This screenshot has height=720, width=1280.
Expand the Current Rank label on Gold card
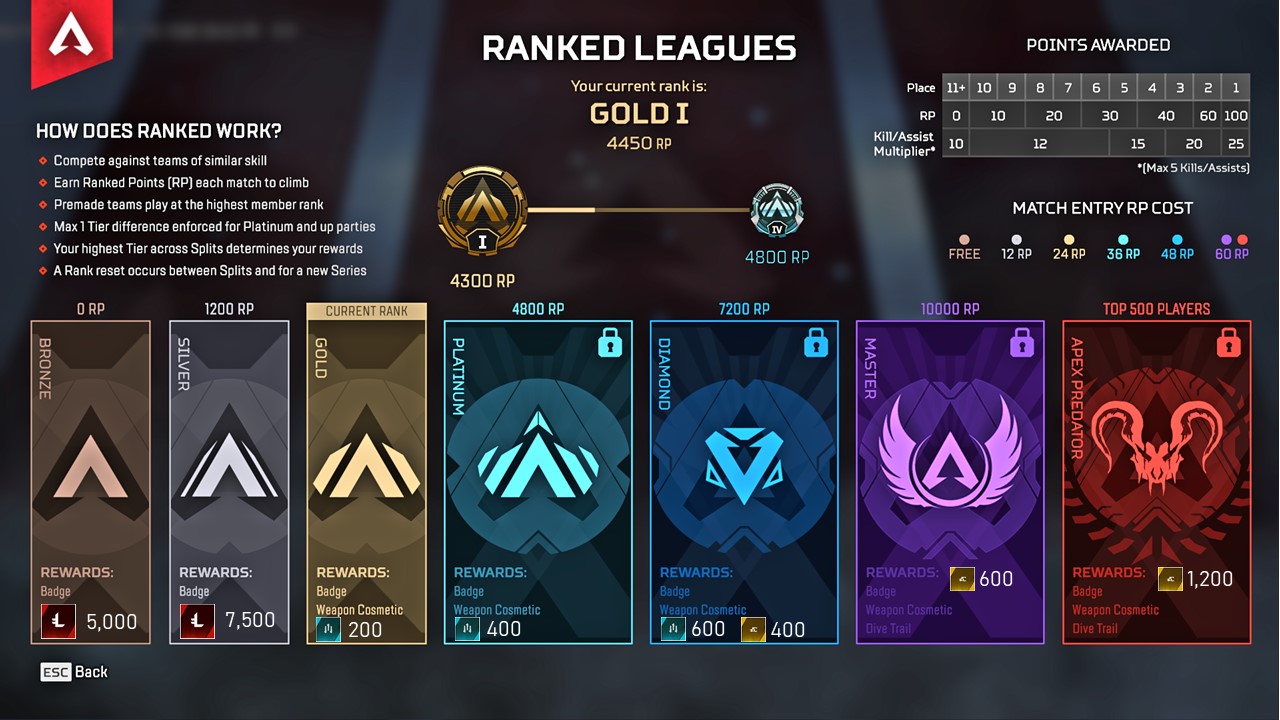[366, 310]
